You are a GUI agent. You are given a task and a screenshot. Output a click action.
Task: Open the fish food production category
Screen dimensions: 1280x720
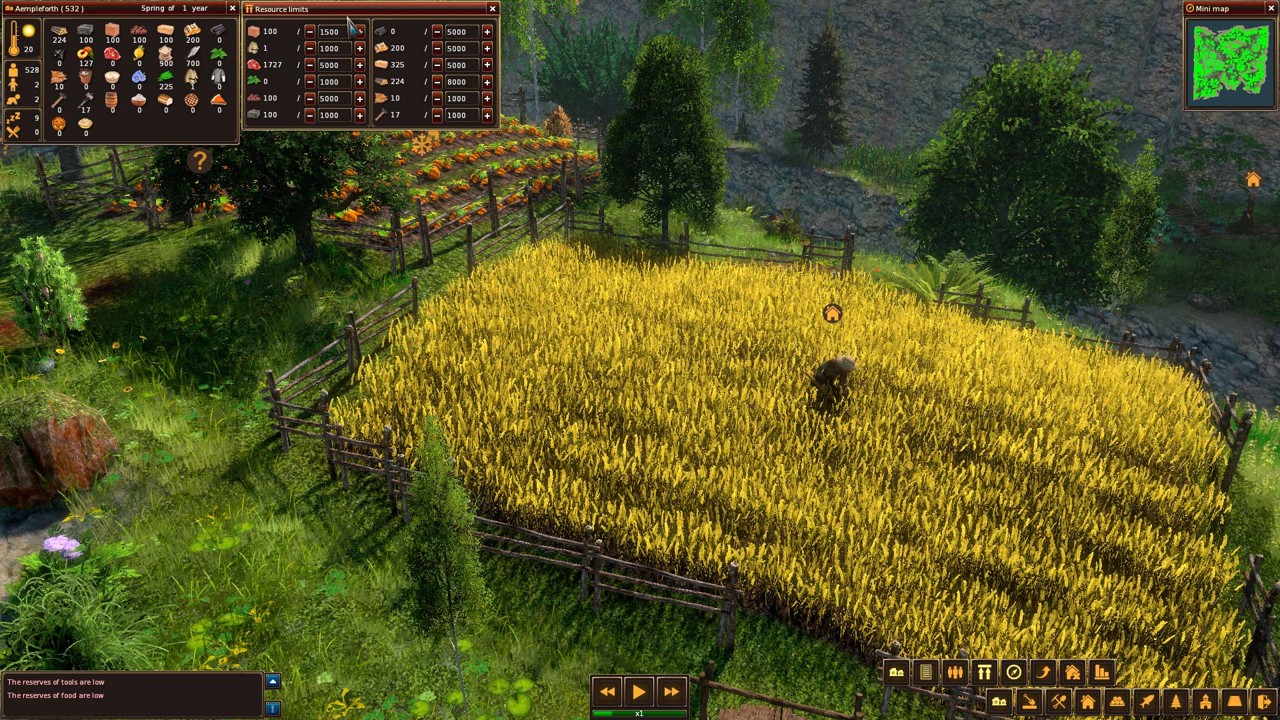[x=1147, y=702]
